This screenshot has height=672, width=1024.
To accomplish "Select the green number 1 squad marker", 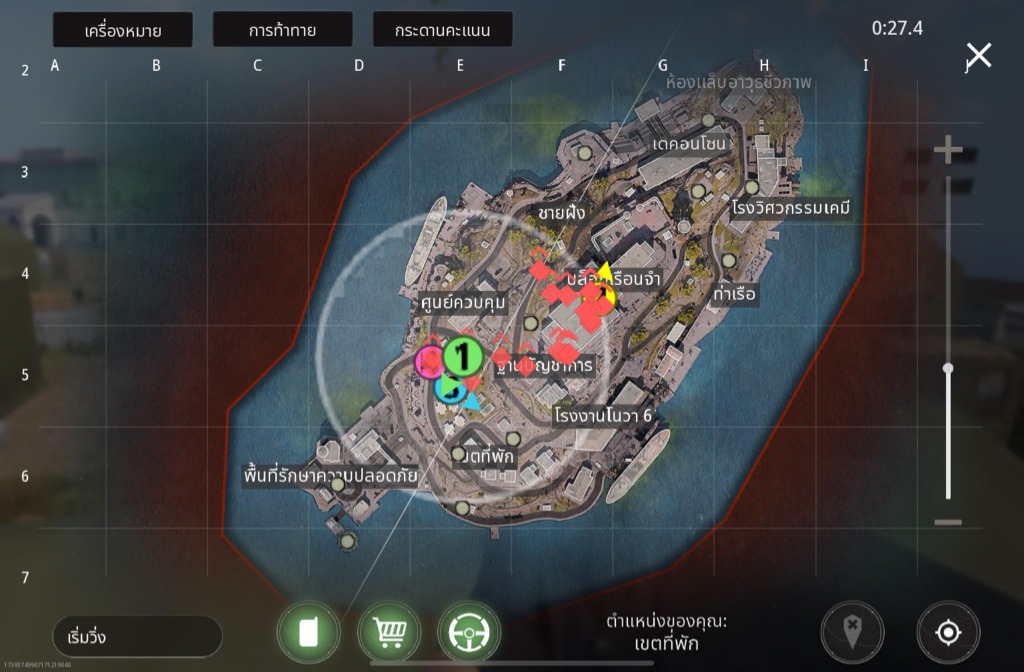I will [x=463, y=355].
